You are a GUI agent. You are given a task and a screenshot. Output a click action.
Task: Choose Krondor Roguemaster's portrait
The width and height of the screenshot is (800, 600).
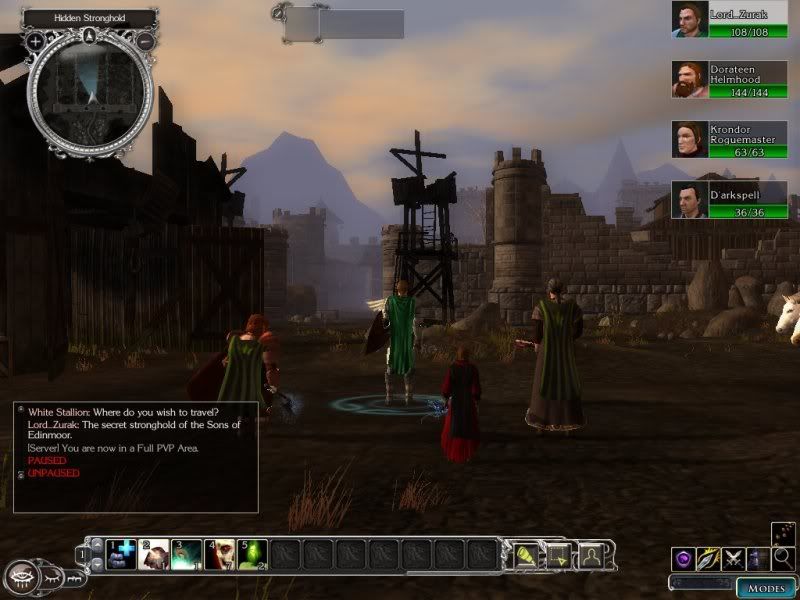[689, 140]
